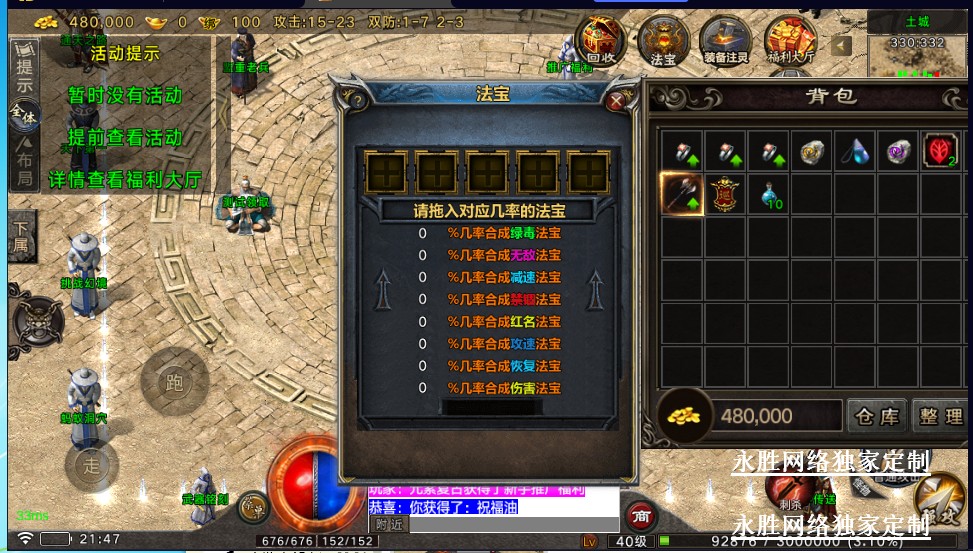Open 装备注灵 equipment anvil icon
The width and height of the screenshot is (973, 553).
pyautogui.click(x=725, y=38)
